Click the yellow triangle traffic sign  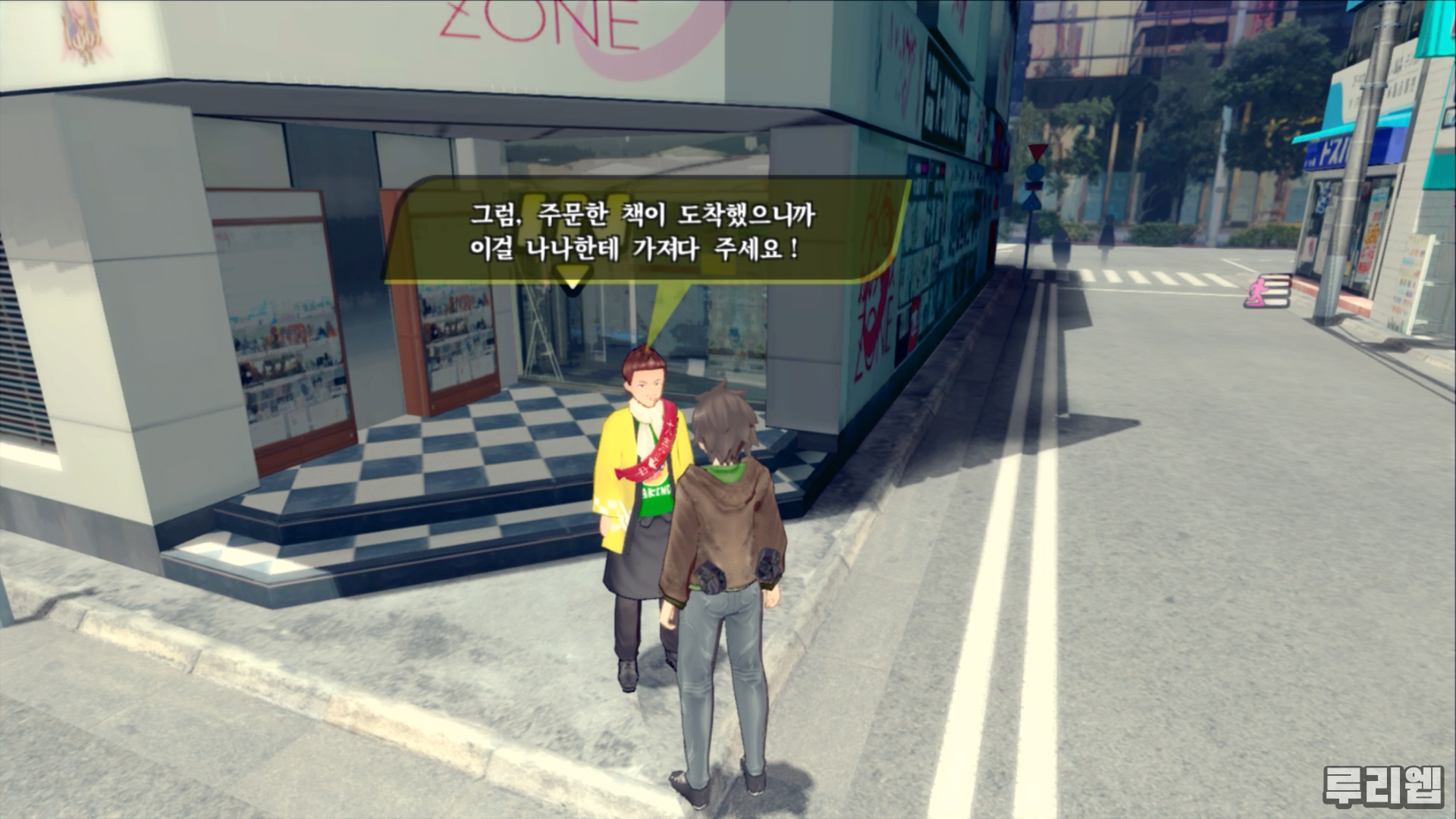[x=1036, y=150]
